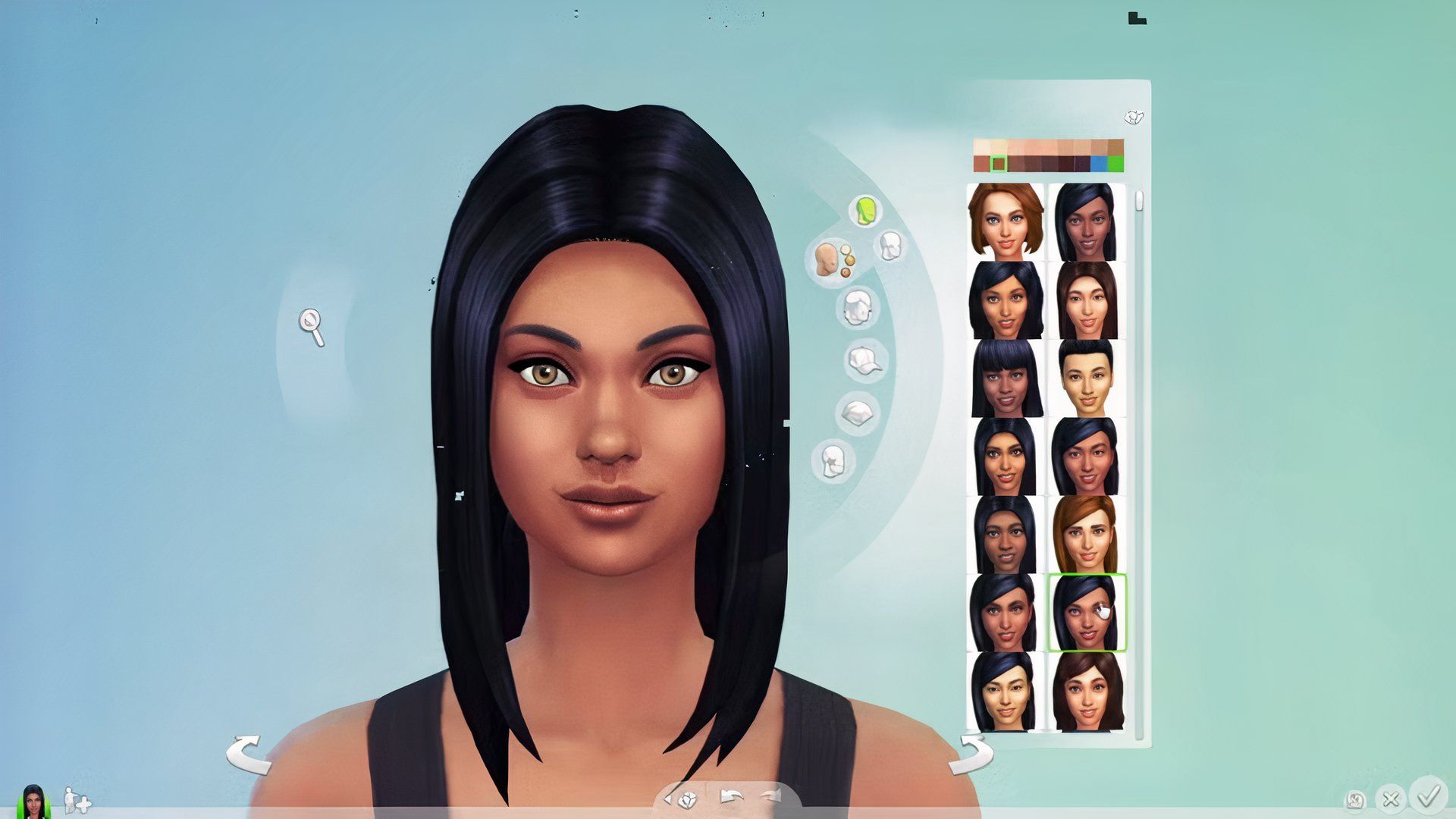Pick the blue hair color swatch

point(1099,163)
